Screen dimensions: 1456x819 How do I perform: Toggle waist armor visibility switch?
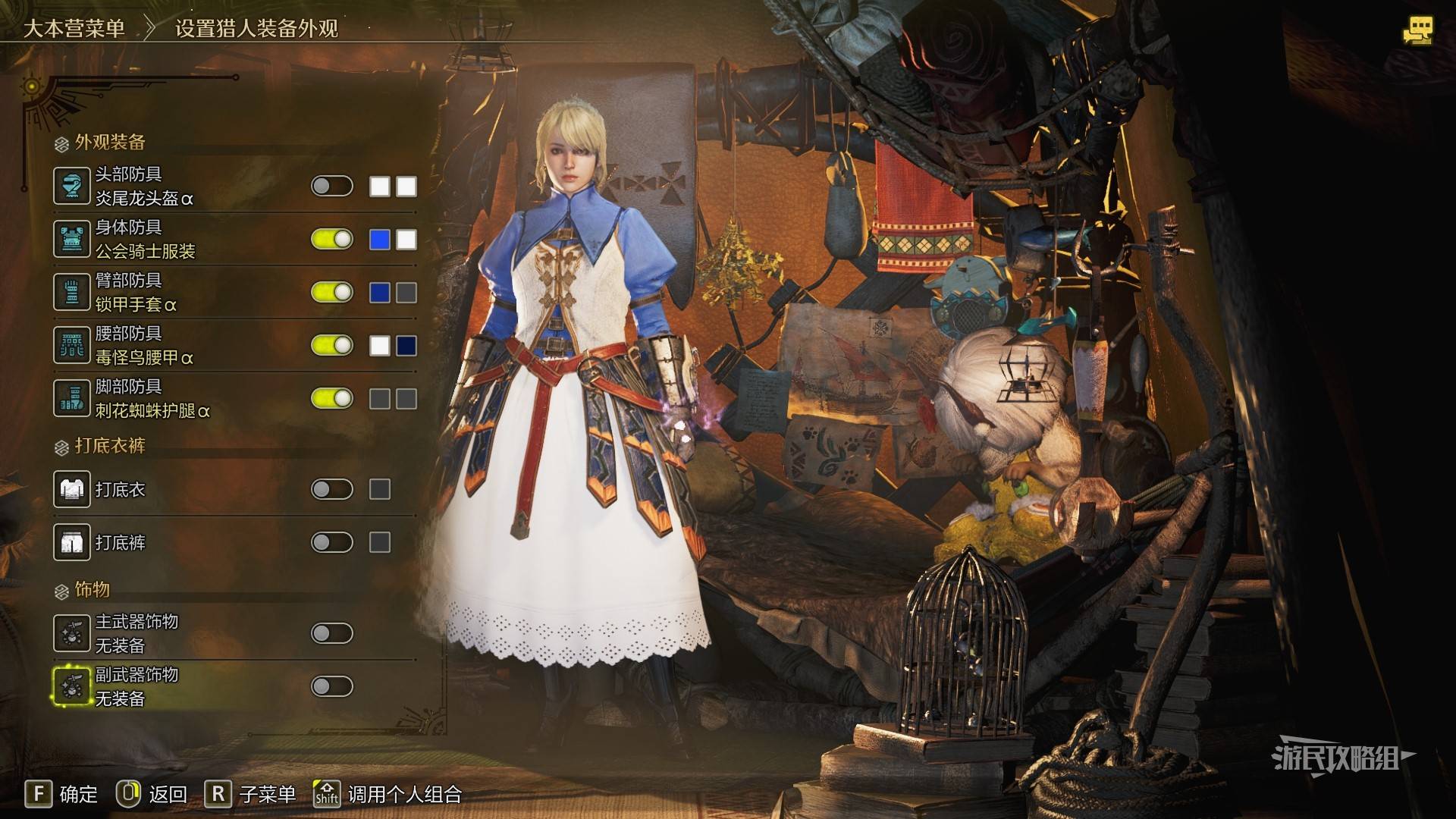point(332,346)
